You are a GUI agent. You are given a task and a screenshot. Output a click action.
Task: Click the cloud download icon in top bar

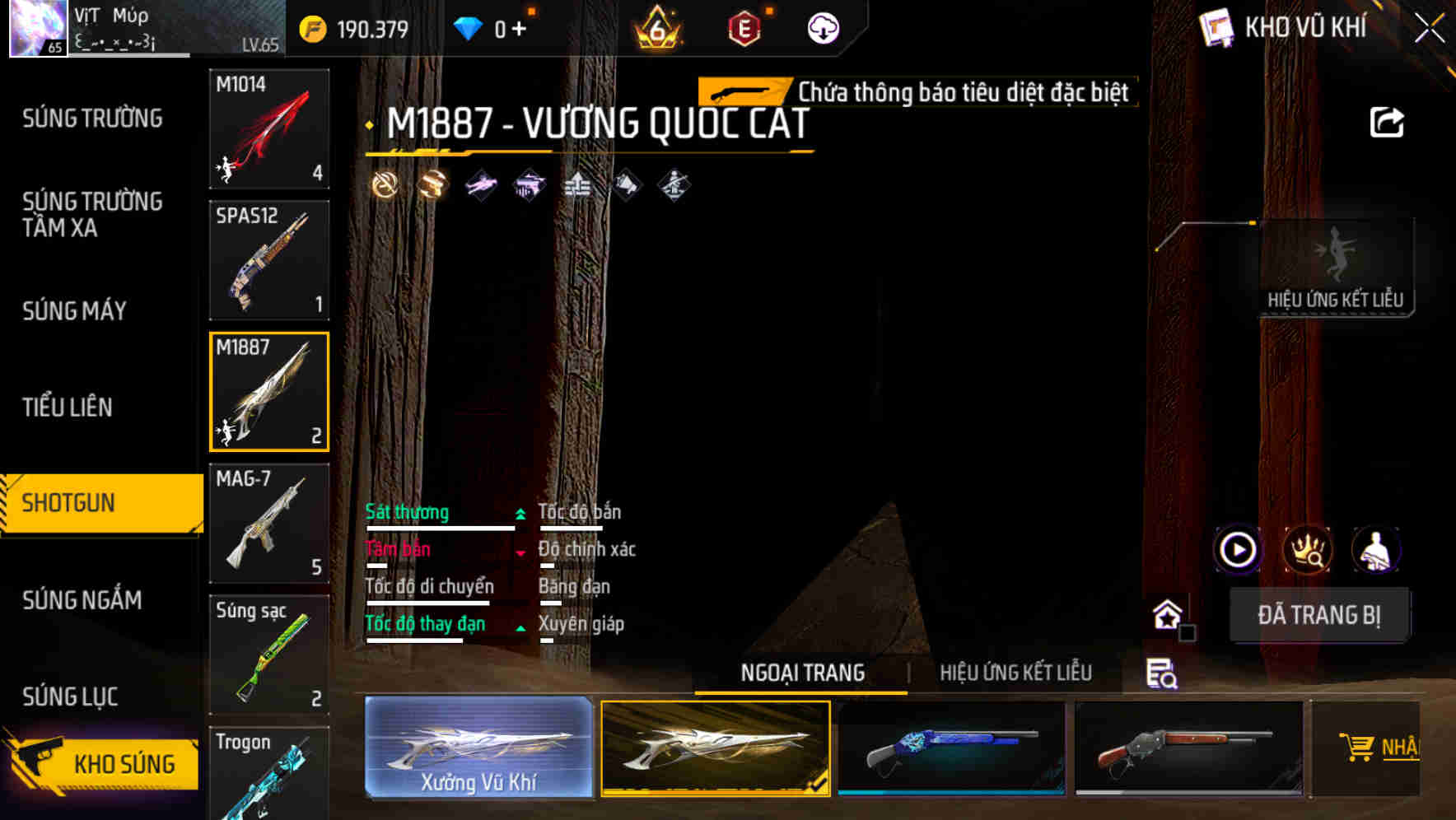point(821,27)
